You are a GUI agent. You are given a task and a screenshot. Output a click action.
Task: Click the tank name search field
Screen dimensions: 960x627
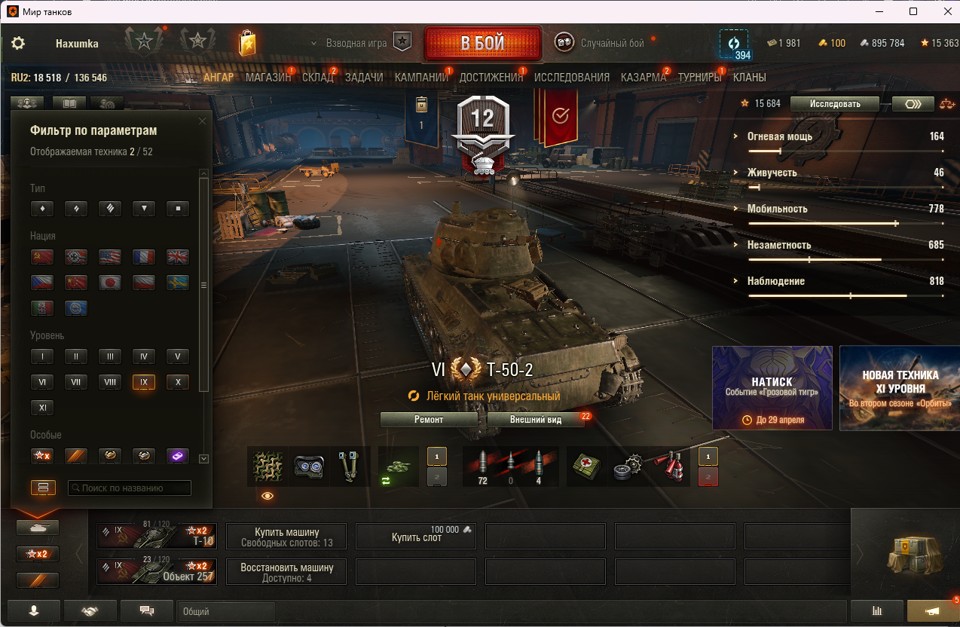(129, 488)
